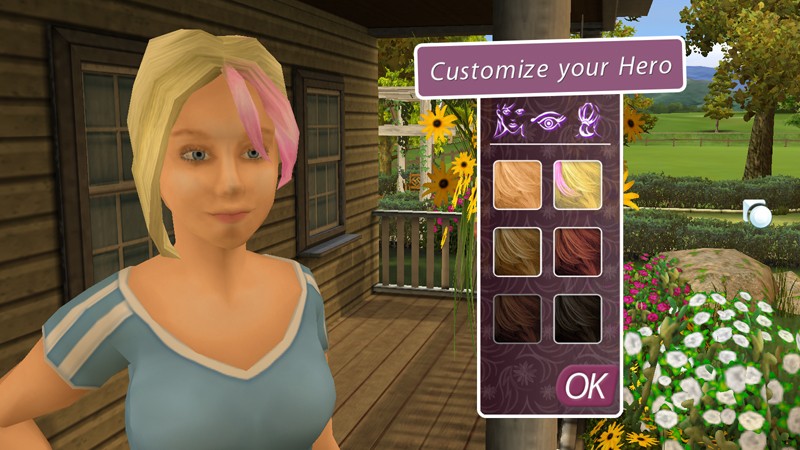Open the eye customization tab

(x=549, y=122)
